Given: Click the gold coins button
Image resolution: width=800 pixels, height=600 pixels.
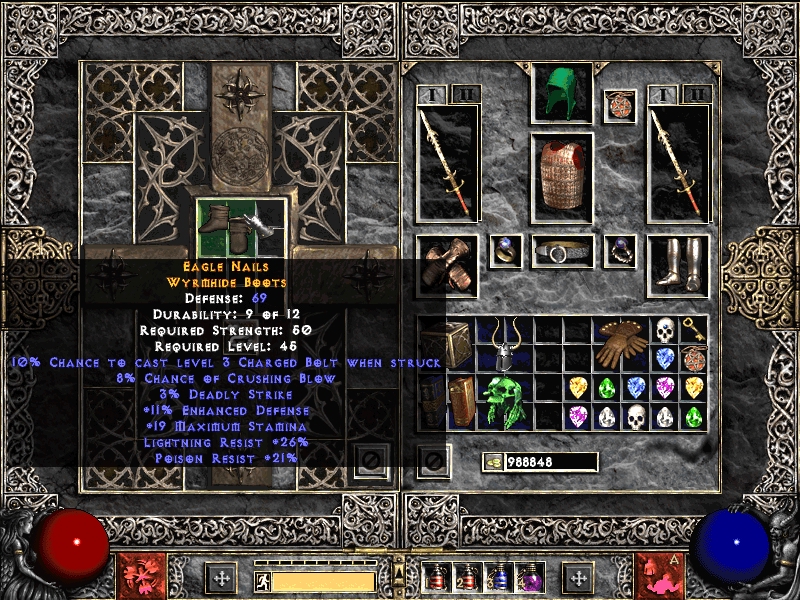Looking at the screenshot, I should click(x=492, y=462).
